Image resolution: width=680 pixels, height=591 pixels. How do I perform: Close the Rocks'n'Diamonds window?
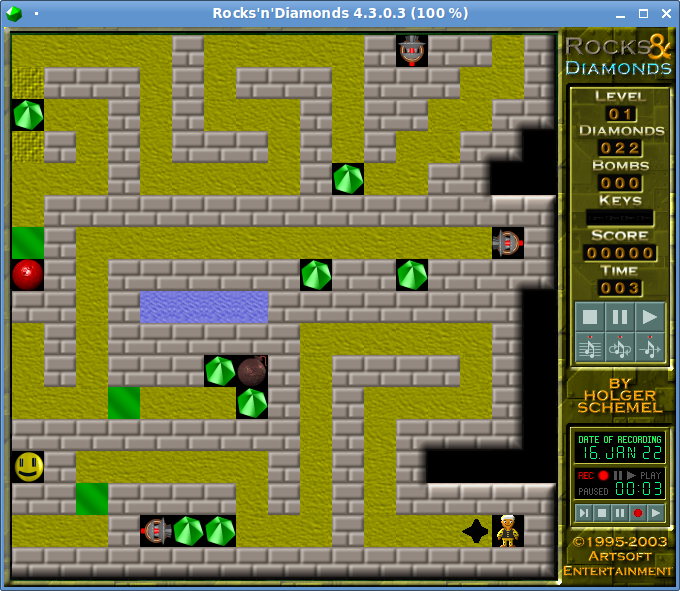(x=664, y=13)
